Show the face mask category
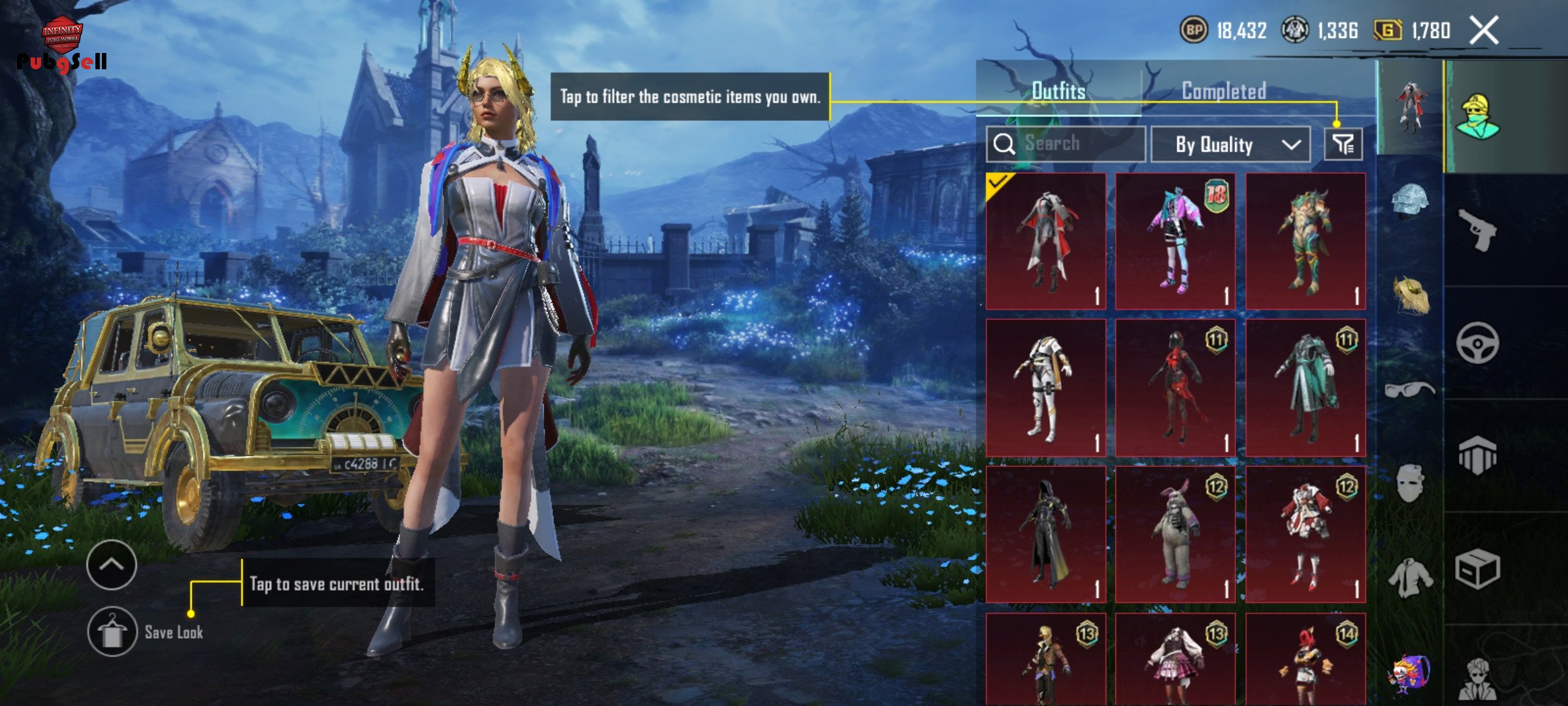 [x=1410, y=484]
